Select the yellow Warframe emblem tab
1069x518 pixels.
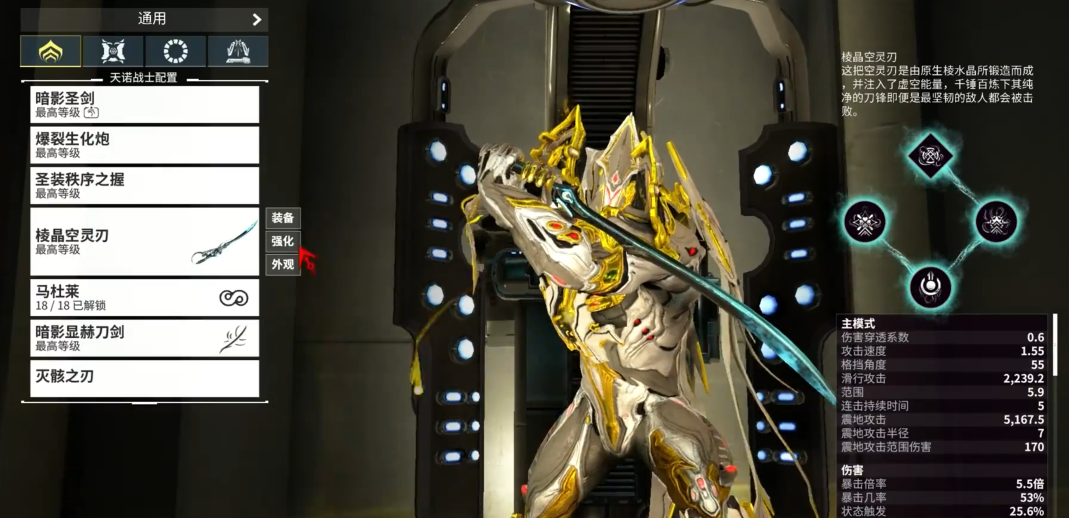(51, 51)
